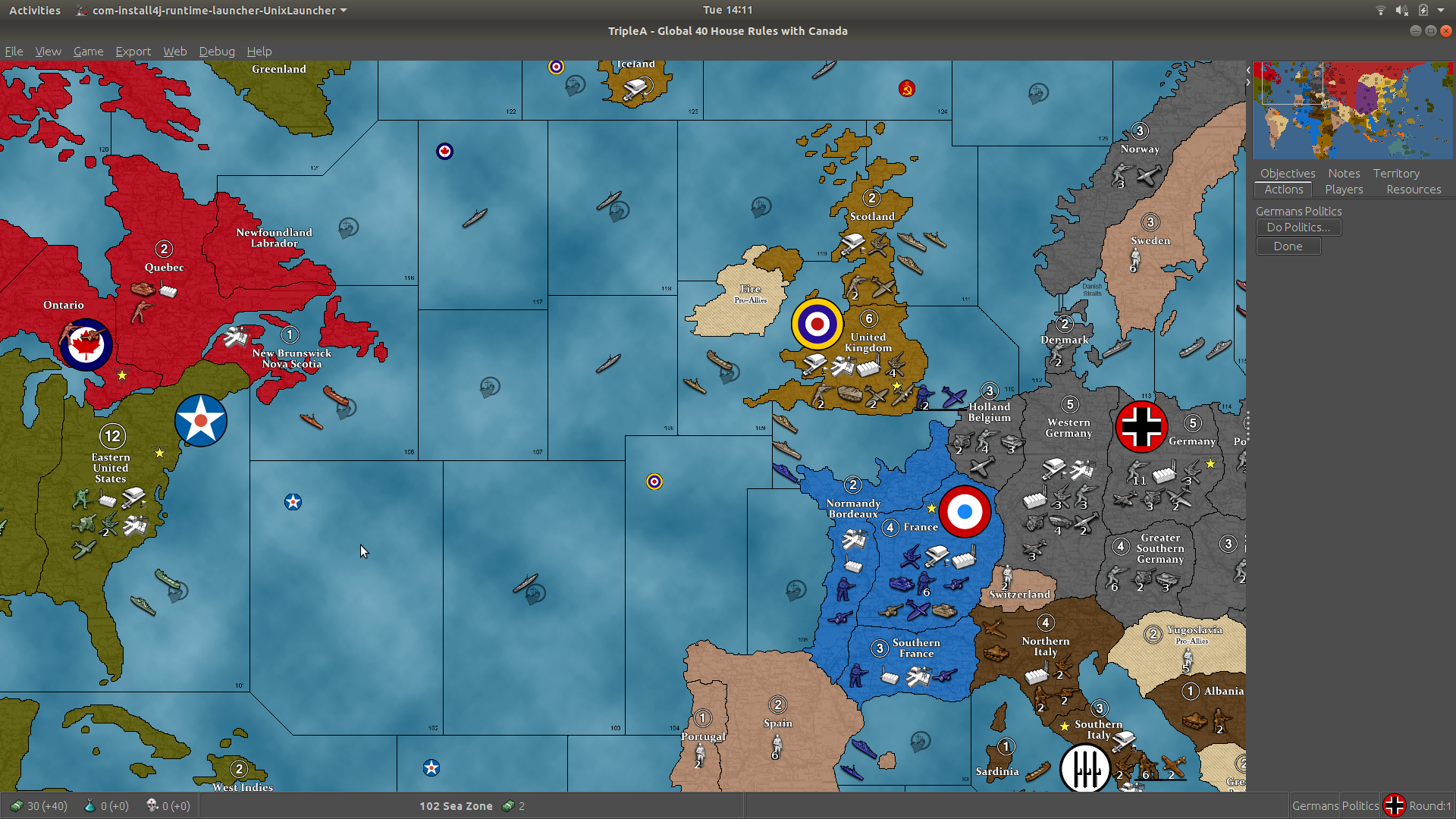Click the Canadian roundel over Ontario
The image size is (1456, 819).
coord(86,344)
